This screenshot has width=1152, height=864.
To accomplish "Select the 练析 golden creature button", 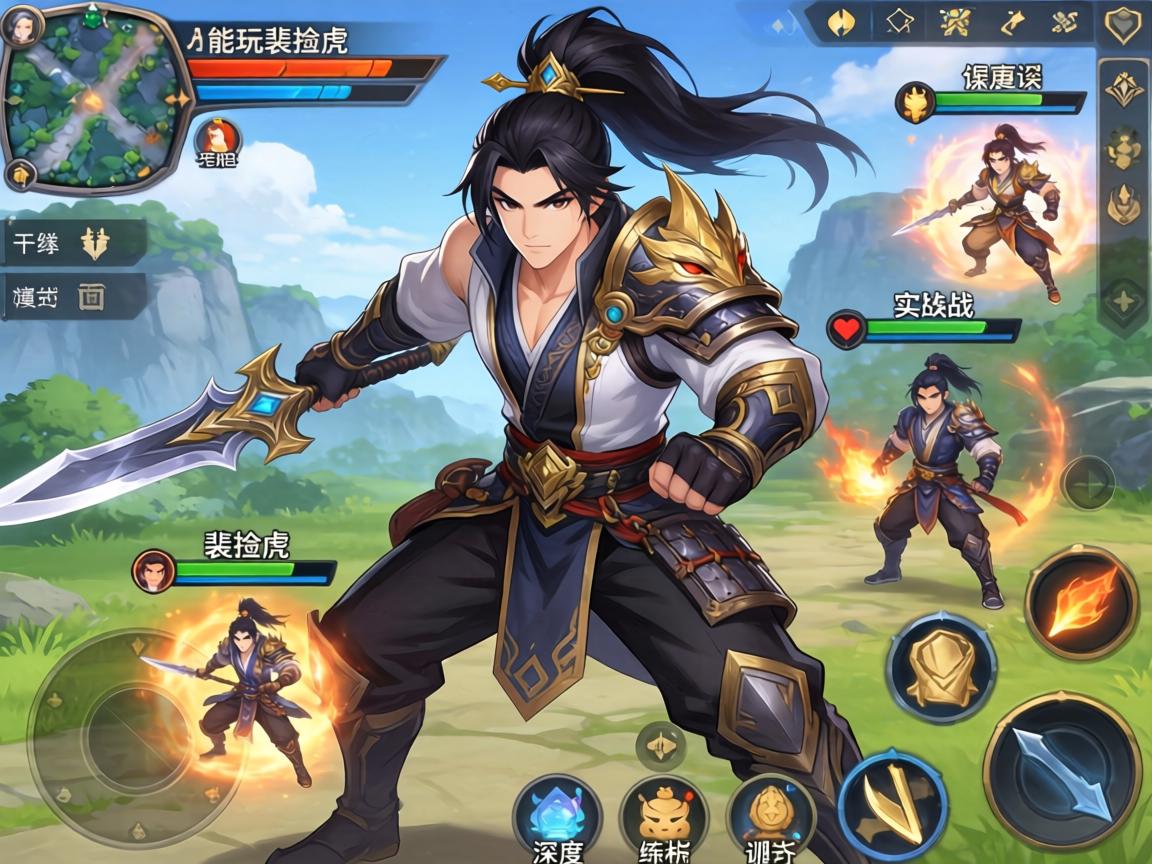I will (x=664, y=815).
